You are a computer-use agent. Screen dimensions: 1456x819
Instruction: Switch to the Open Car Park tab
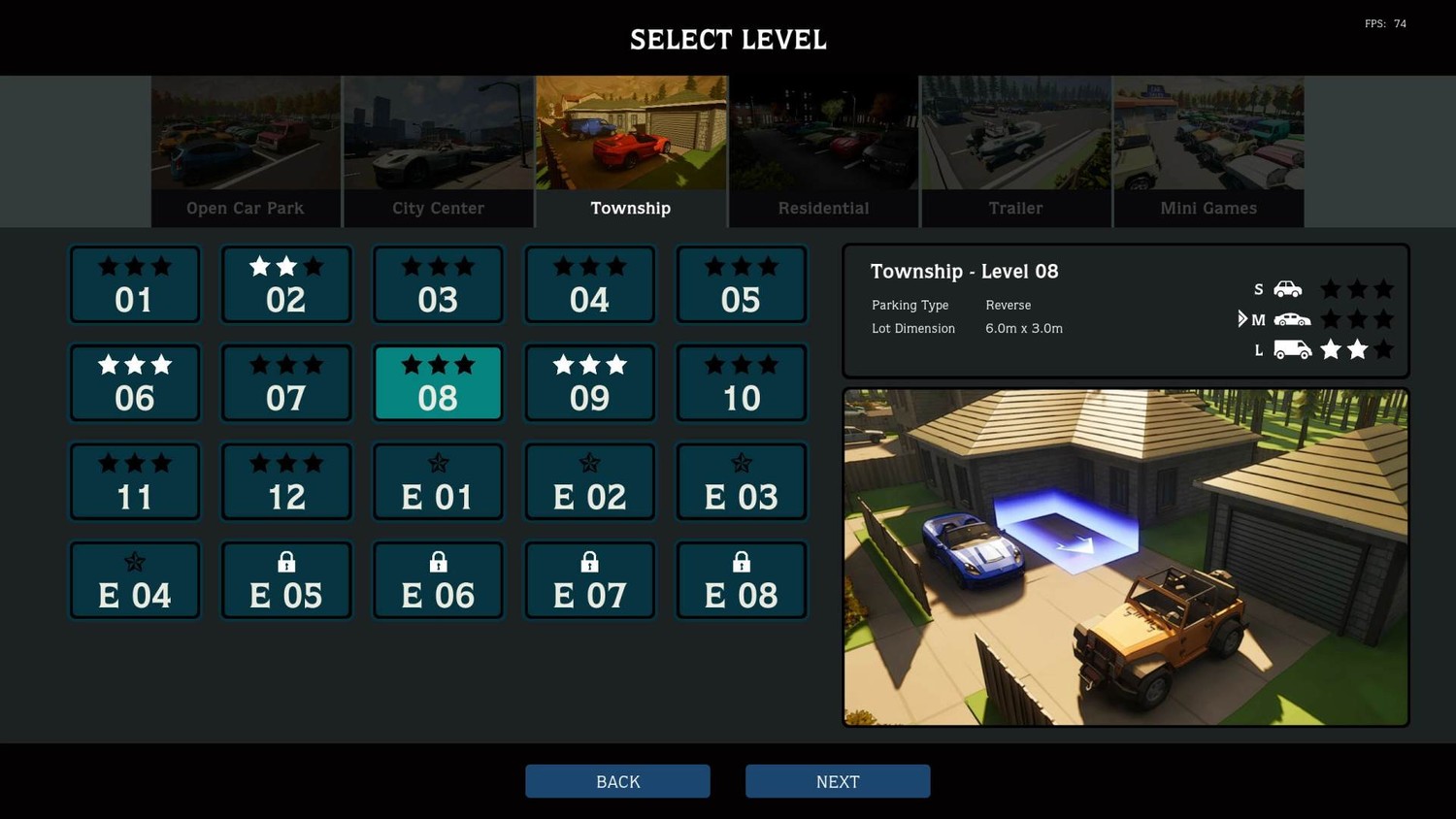246,152
